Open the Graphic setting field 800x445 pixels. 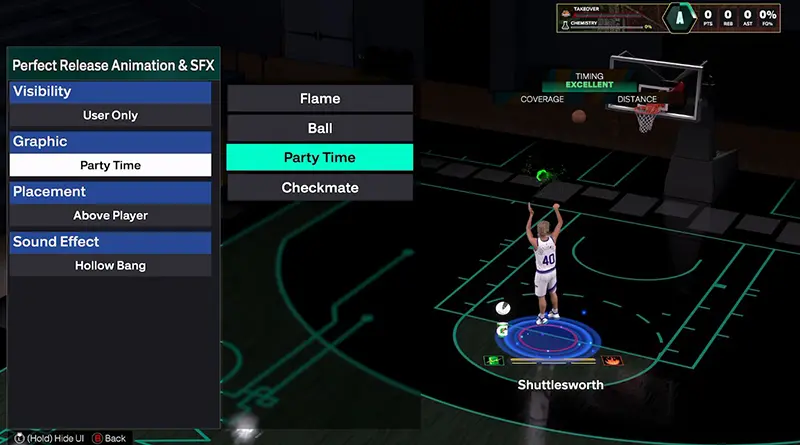[x=110, y=165]
